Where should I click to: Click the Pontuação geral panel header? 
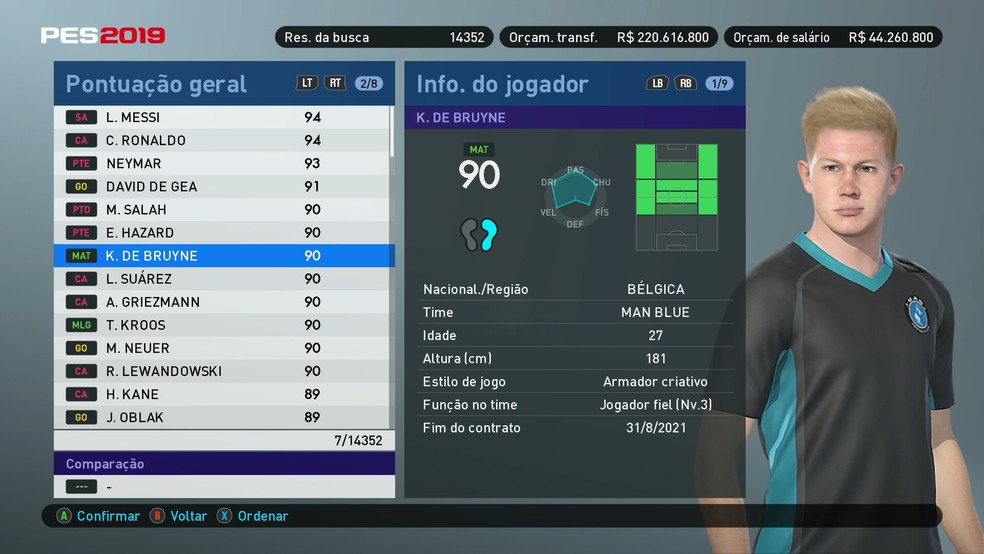[x=156, y=84]
